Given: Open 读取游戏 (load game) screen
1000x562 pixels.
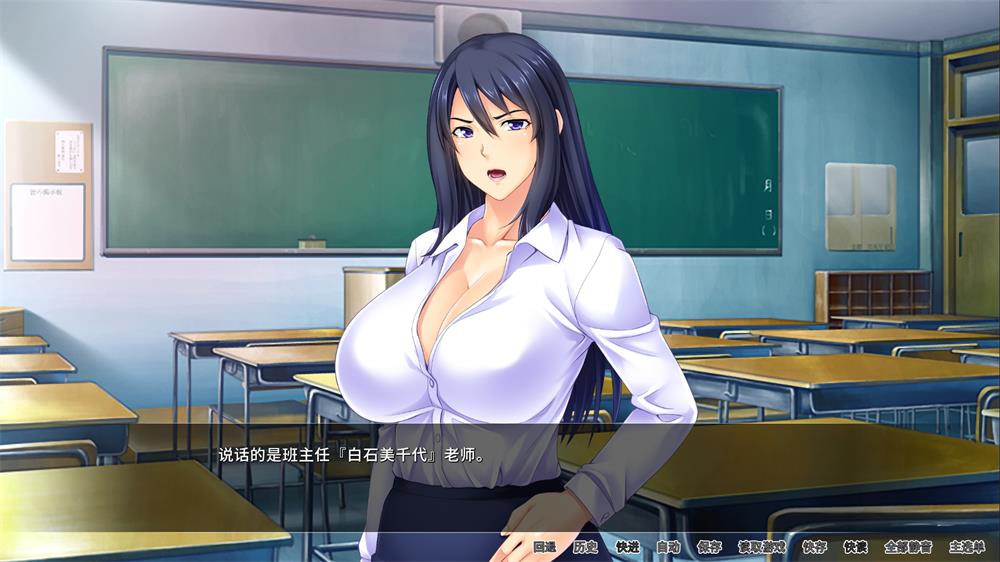Looking at the screenshot, I should point(761,547).
